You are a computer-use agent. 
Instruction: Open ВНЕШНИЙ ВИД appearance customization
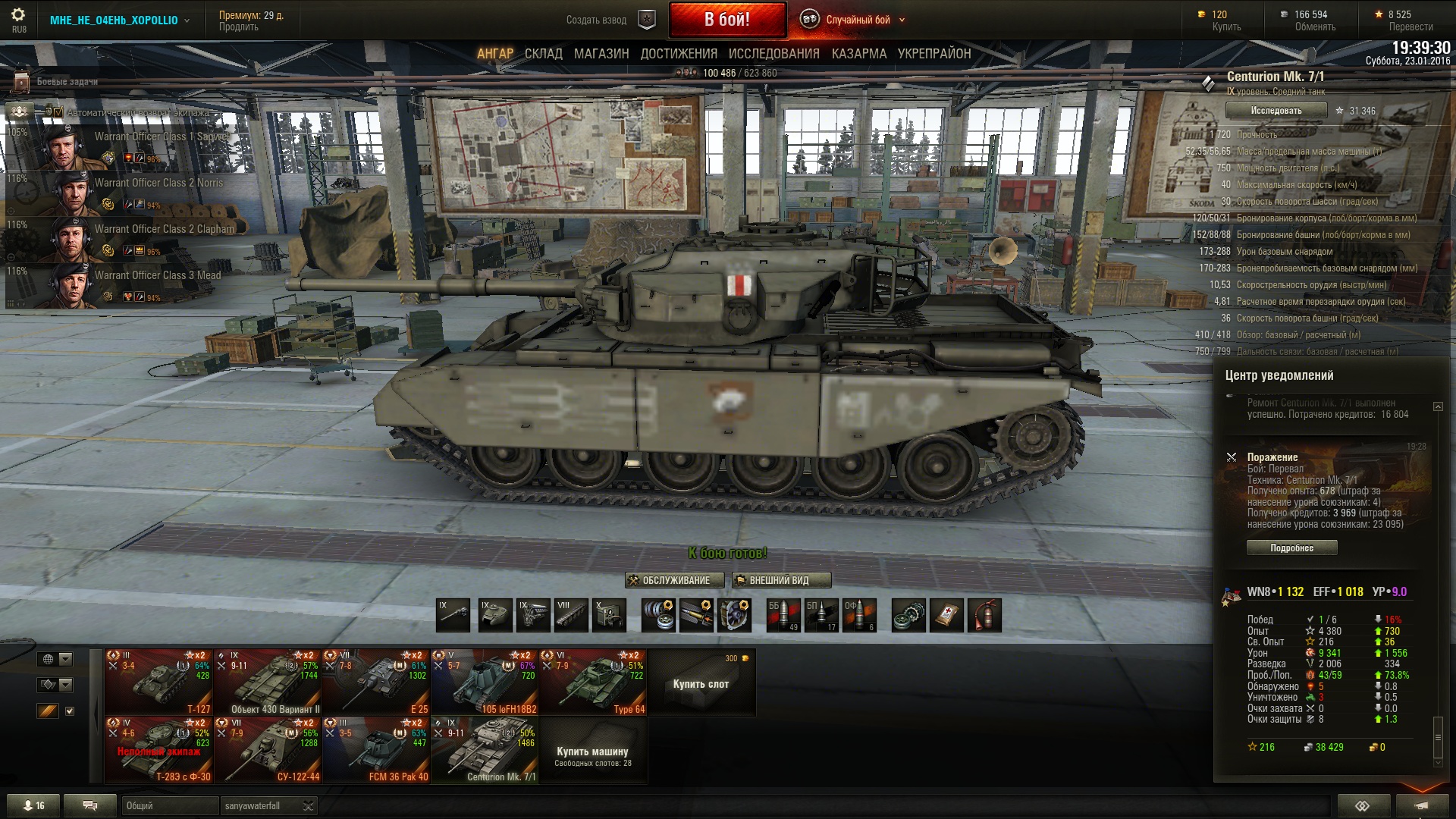[781, 581]
